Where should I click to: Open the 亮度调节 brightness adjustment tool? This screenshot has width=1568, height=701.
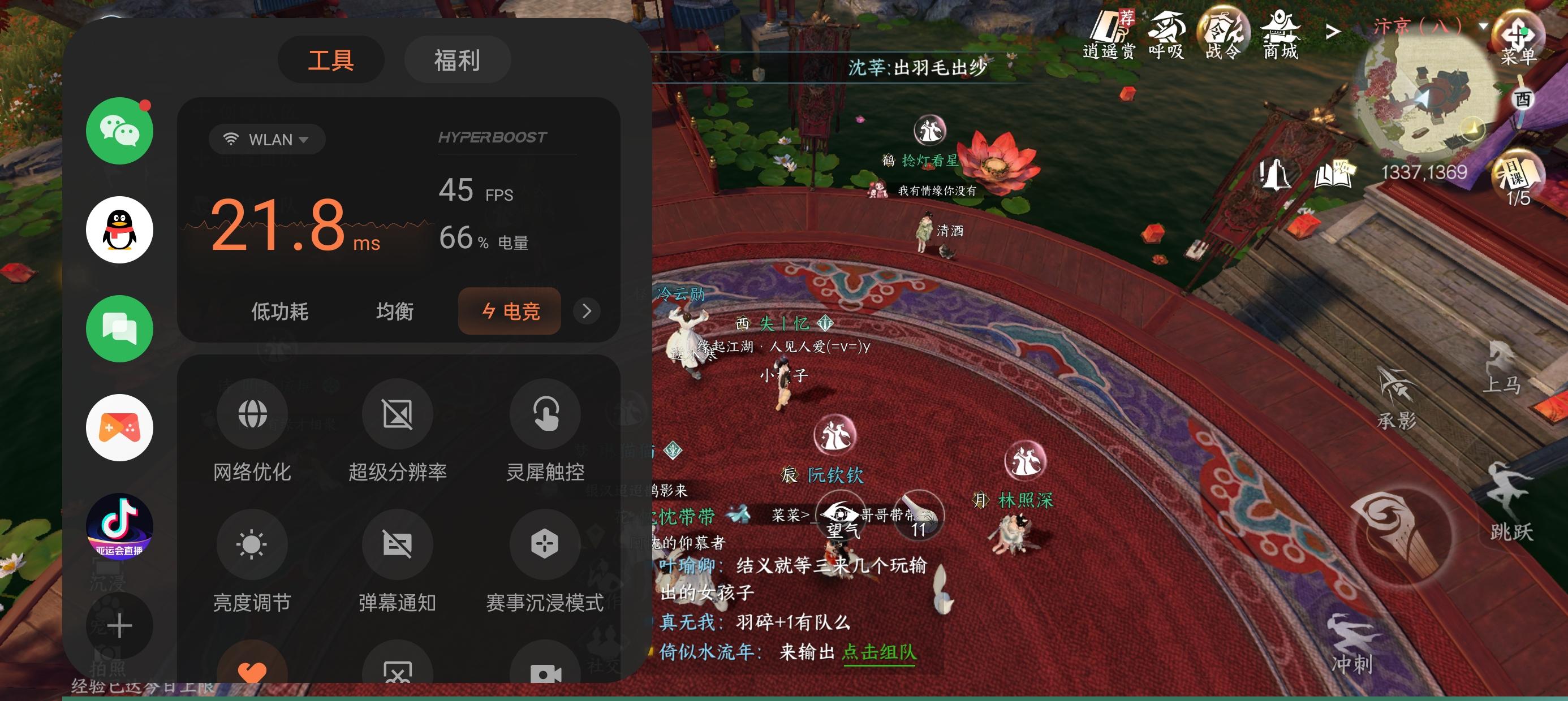252,544
